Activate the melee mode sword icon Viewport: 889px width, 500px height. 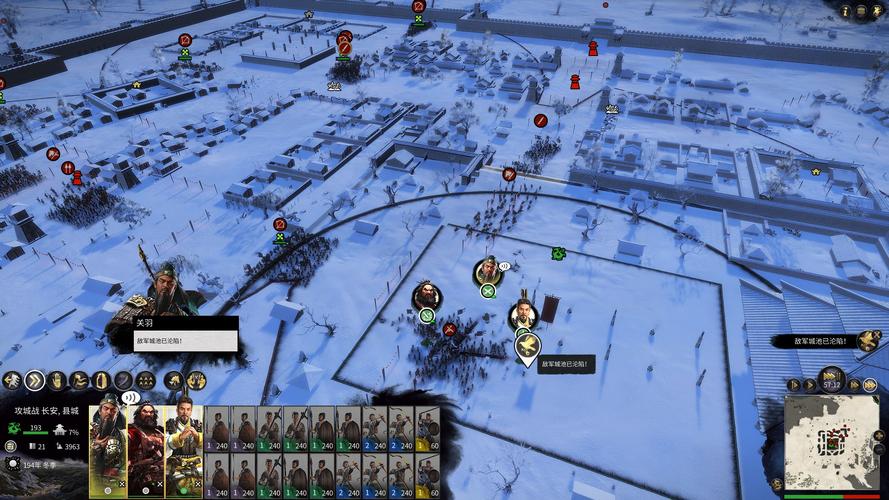(123, 380)
